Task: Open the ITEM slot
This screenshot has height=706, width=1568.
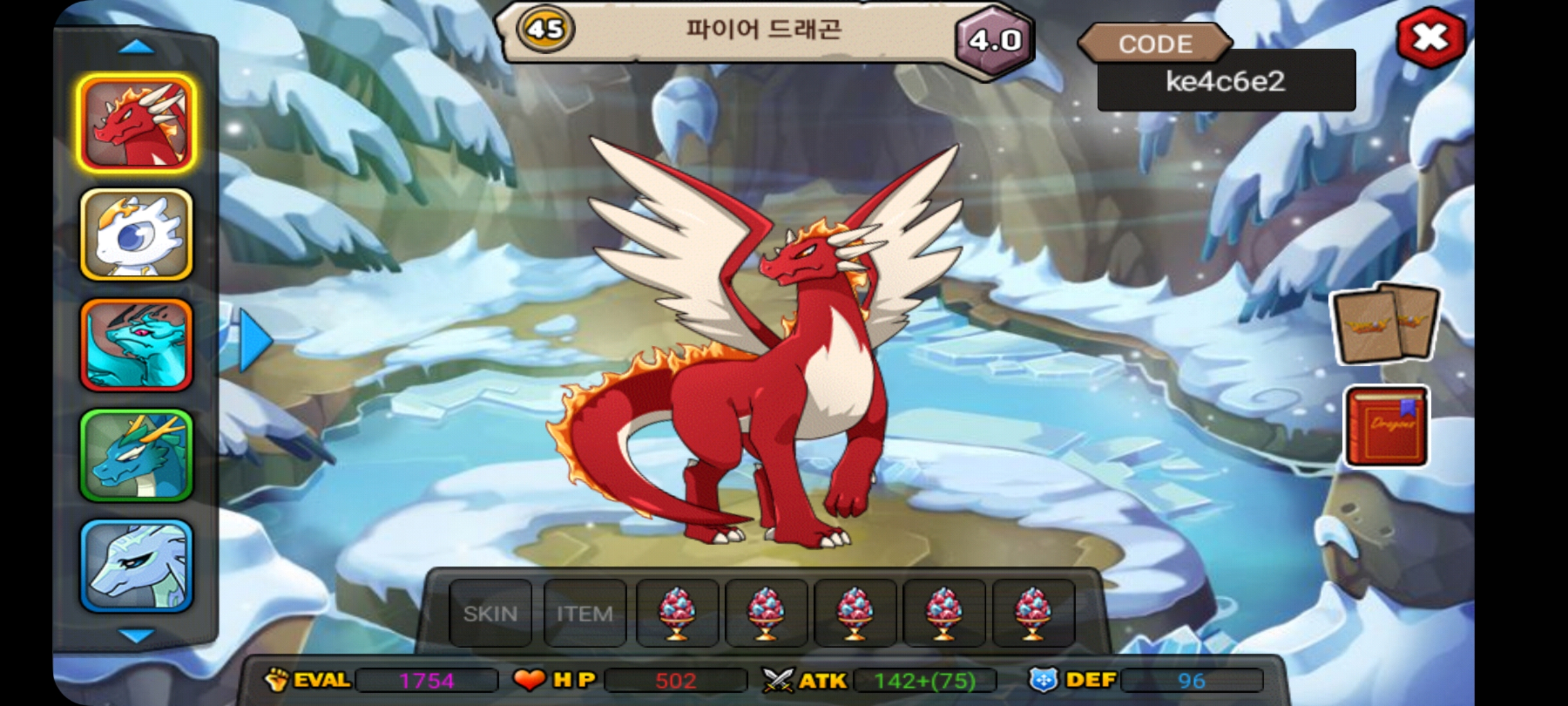Action: click(585, 613)
